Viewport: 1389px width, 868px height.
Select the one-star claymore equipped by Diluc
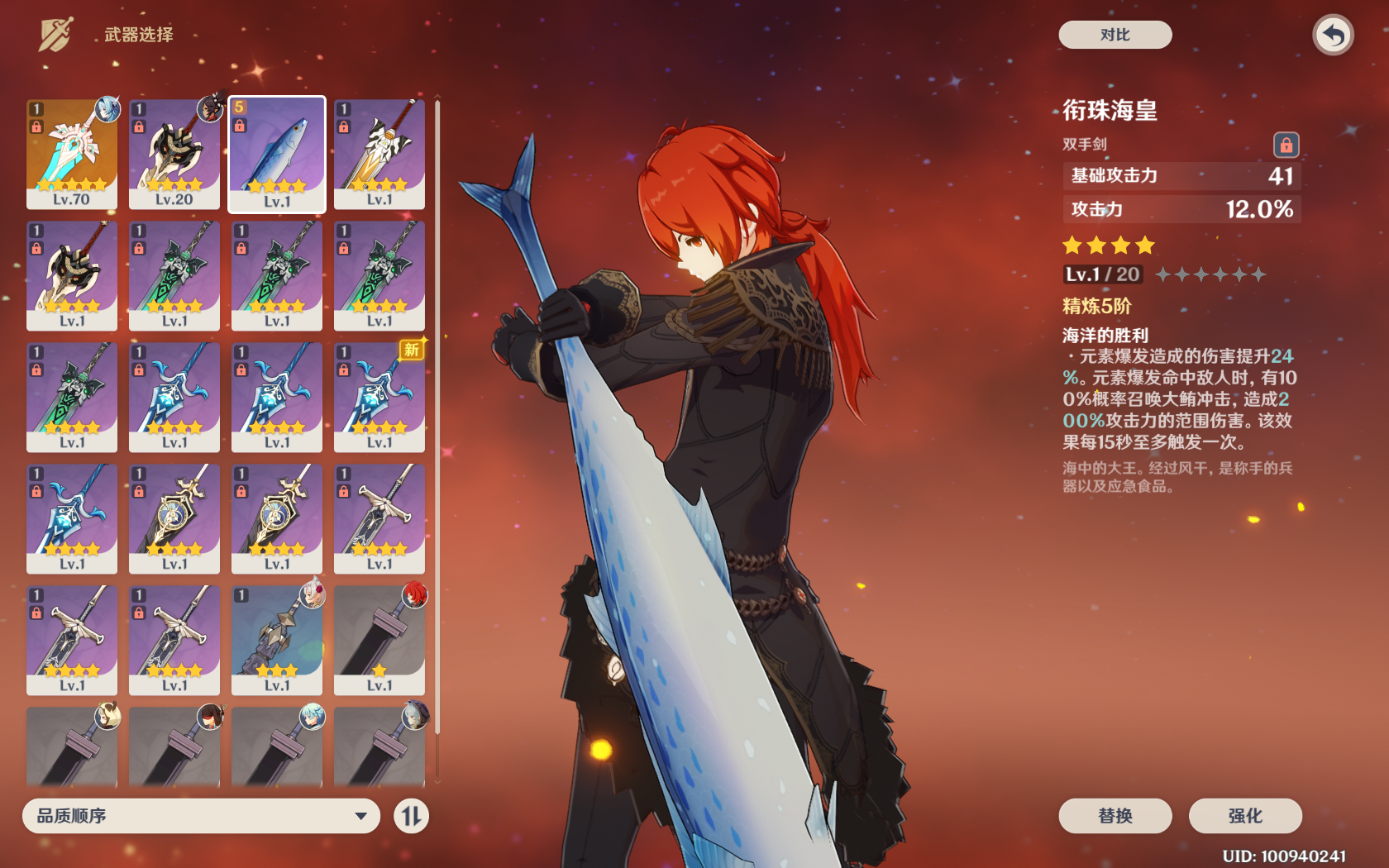[x=379, y=640]
